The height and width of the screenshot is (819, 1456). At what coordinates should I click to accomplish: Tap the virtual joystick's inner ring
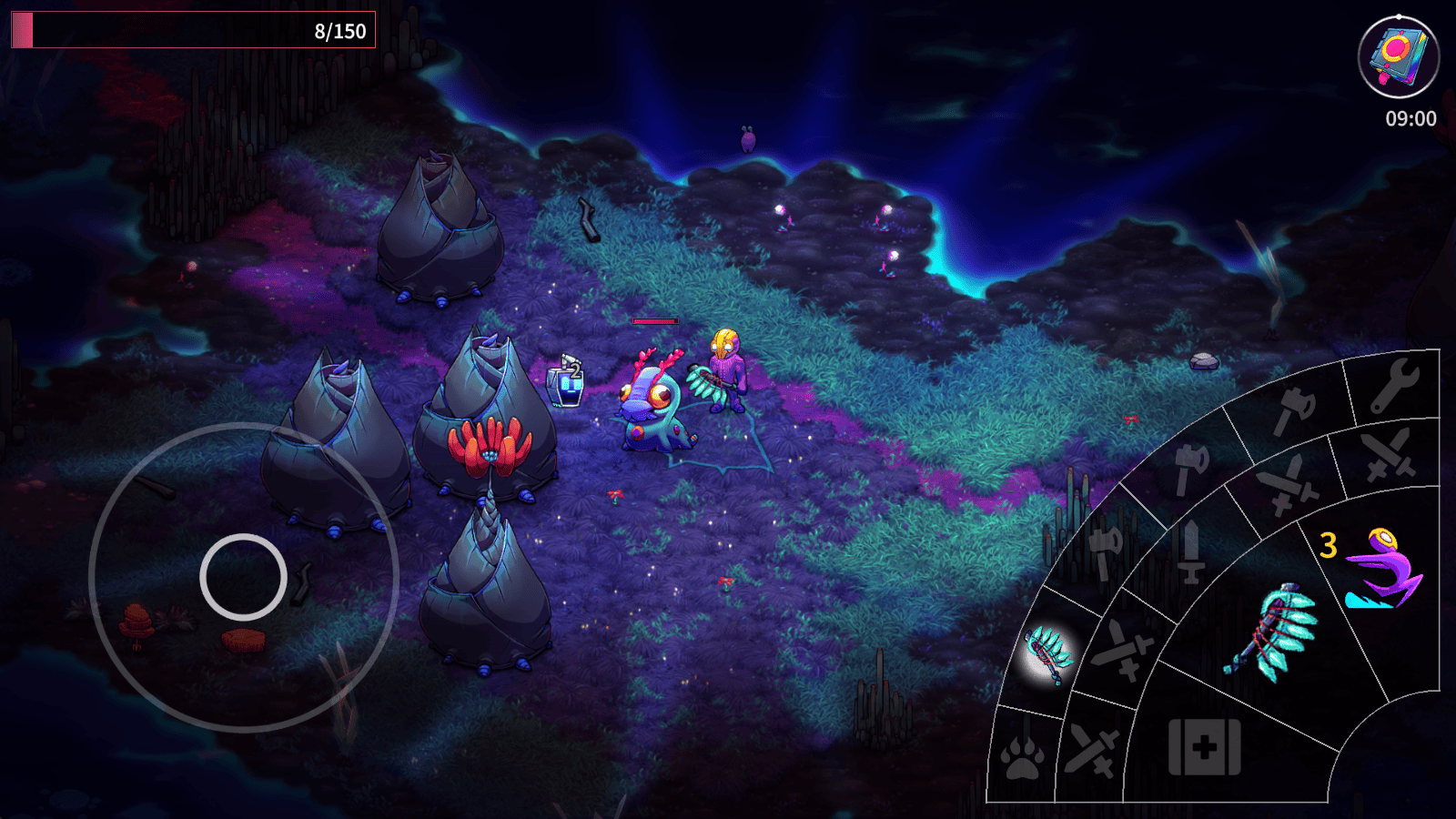pyautogui.click(x=243, y=577)
